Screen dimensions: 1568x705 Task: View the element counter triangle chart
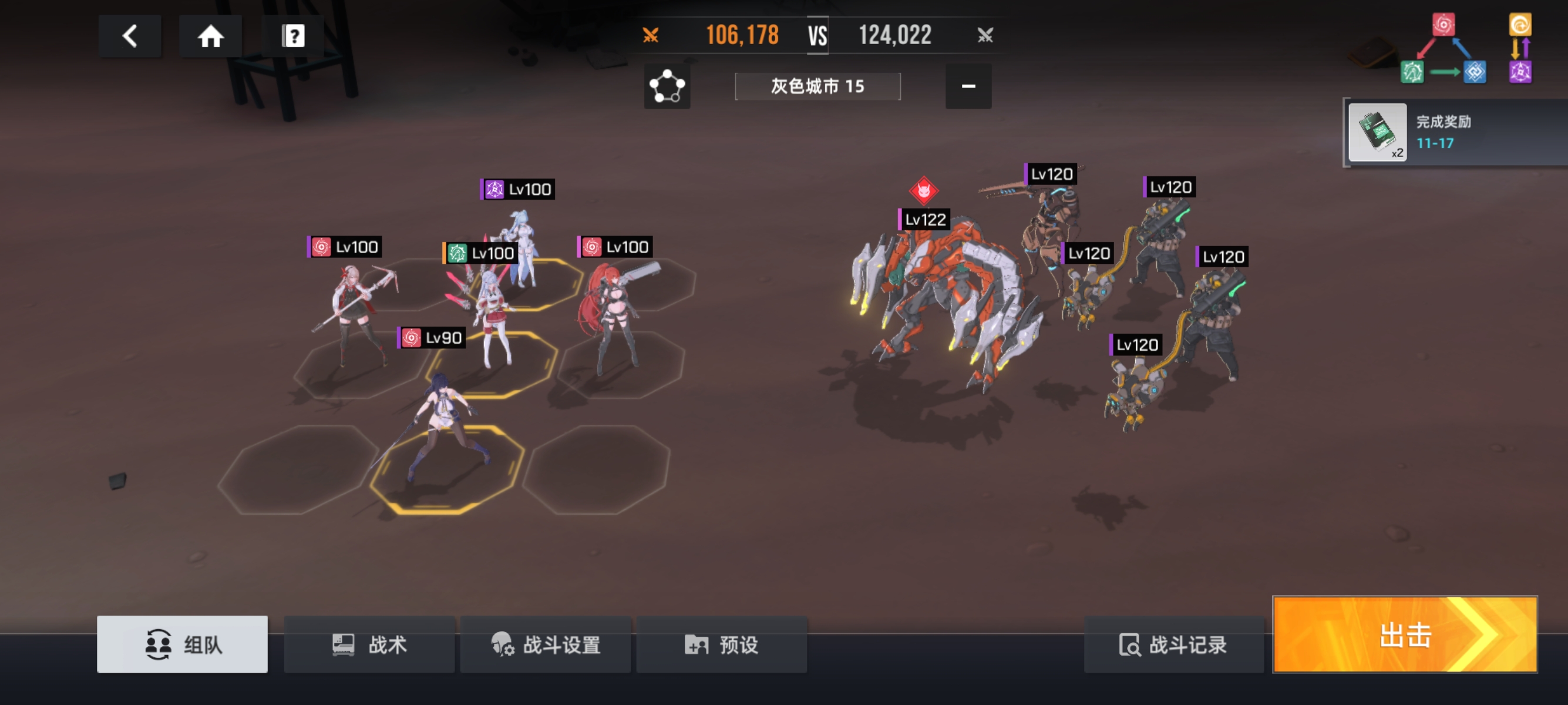pos(1442,50)
